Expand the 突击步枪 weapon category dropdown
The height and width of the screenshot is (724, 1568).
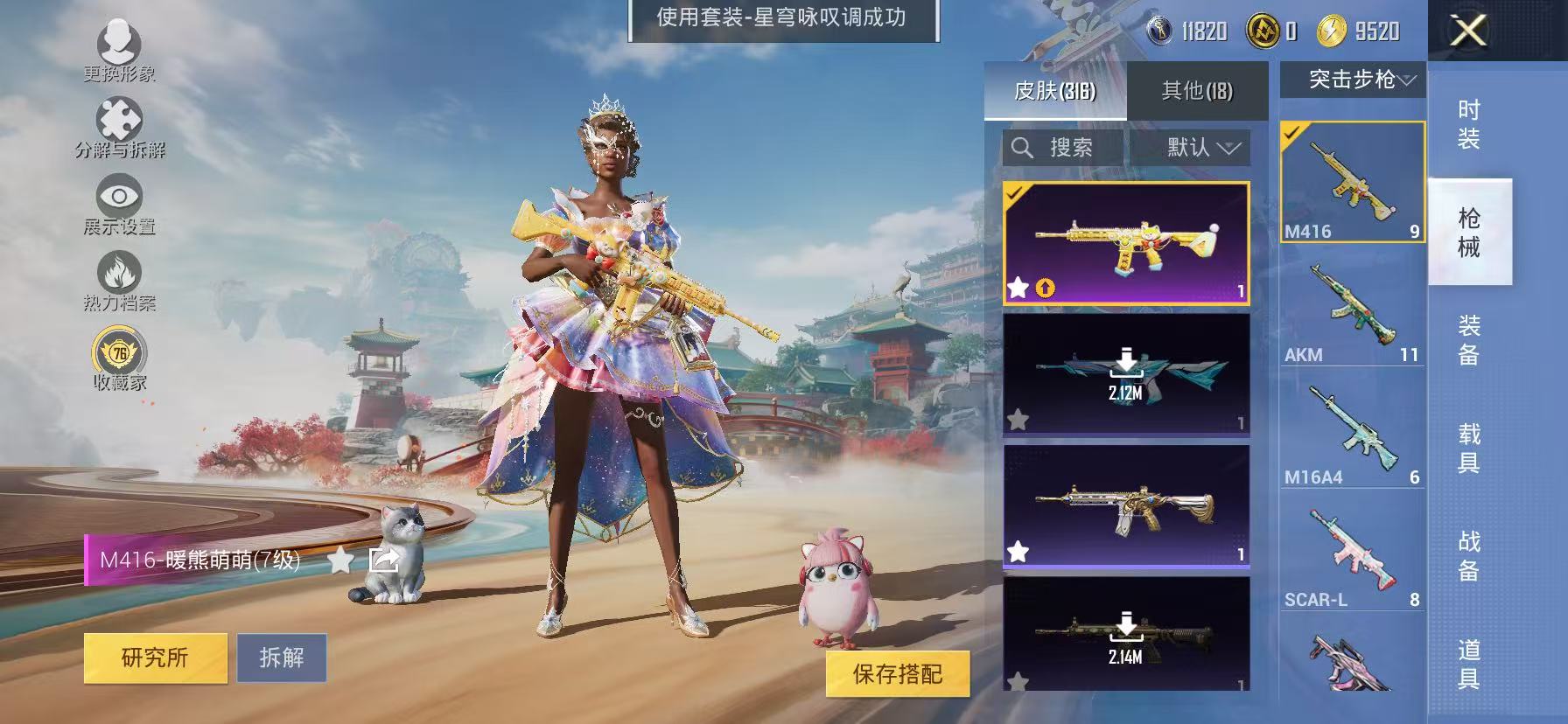pyautogui.click(x=1352, y=80)
